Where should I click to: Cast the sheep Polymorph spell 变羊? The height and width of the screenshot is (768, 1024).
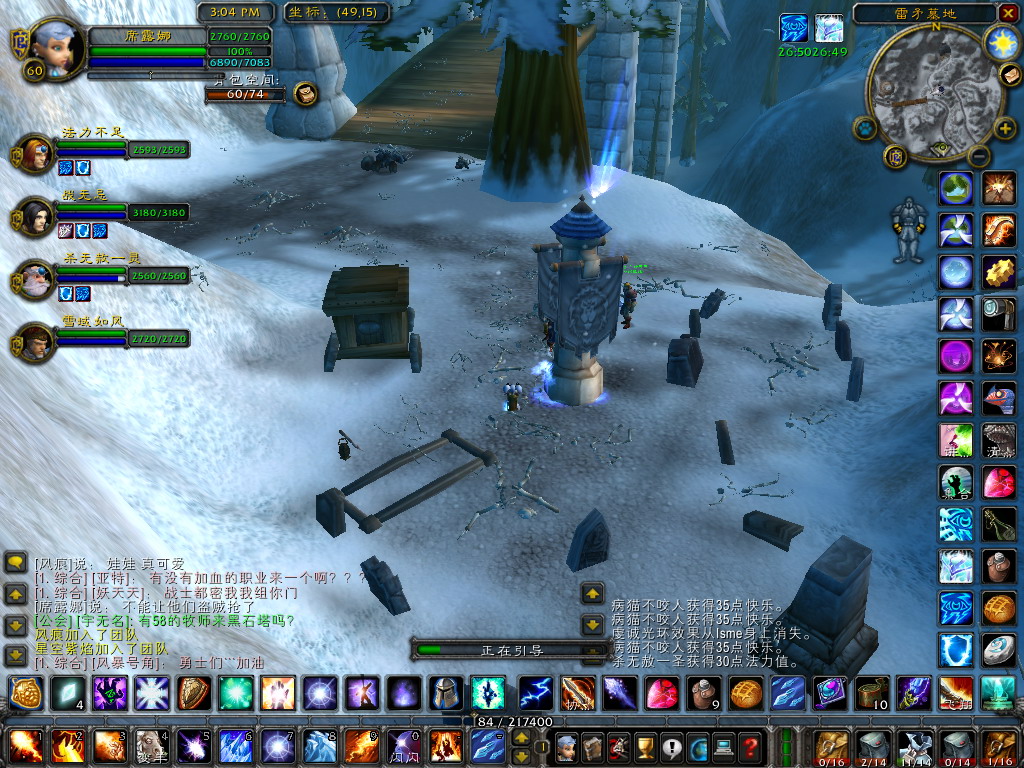152,746
